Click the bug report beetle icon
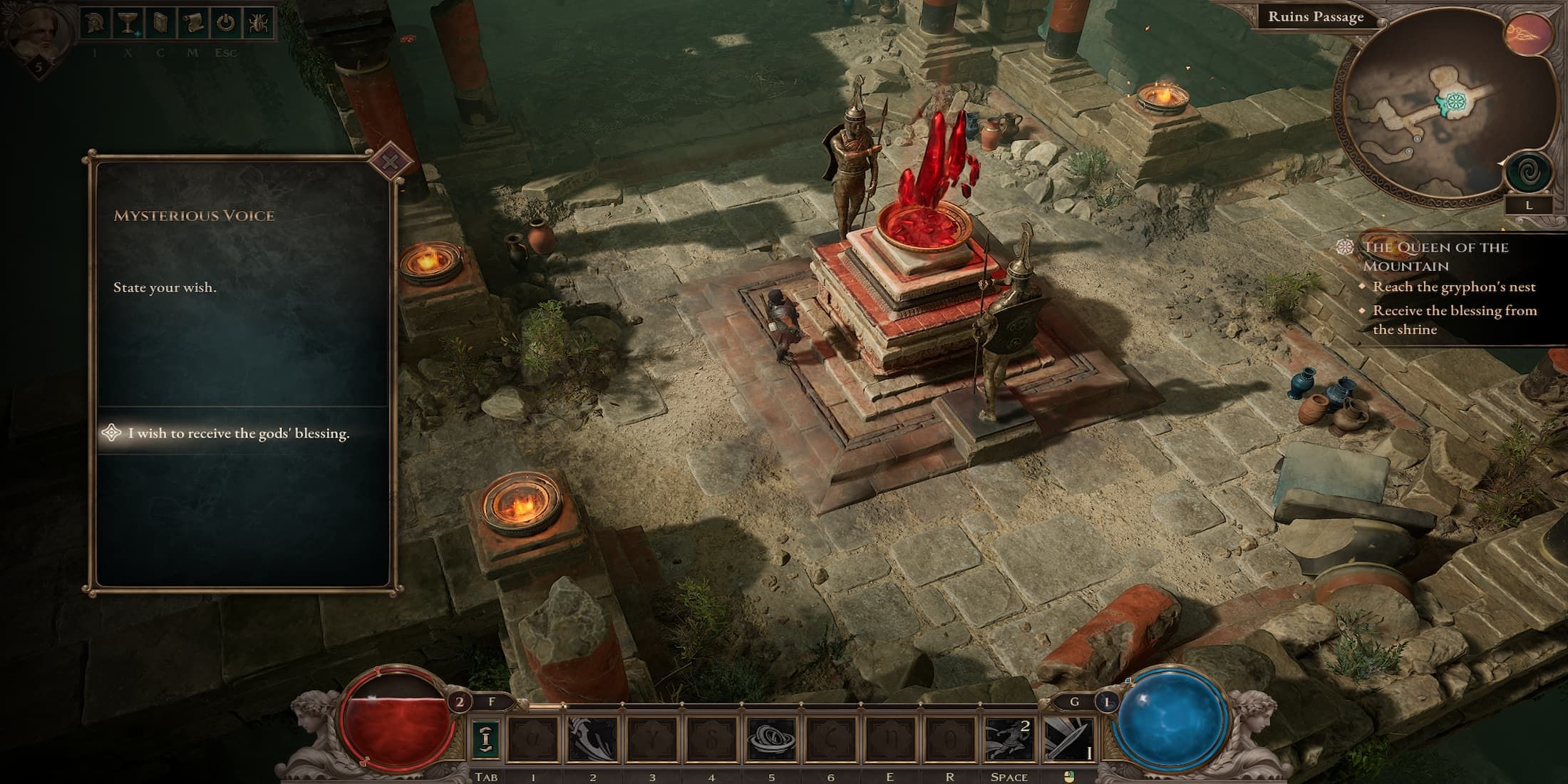 click(258, 24)
